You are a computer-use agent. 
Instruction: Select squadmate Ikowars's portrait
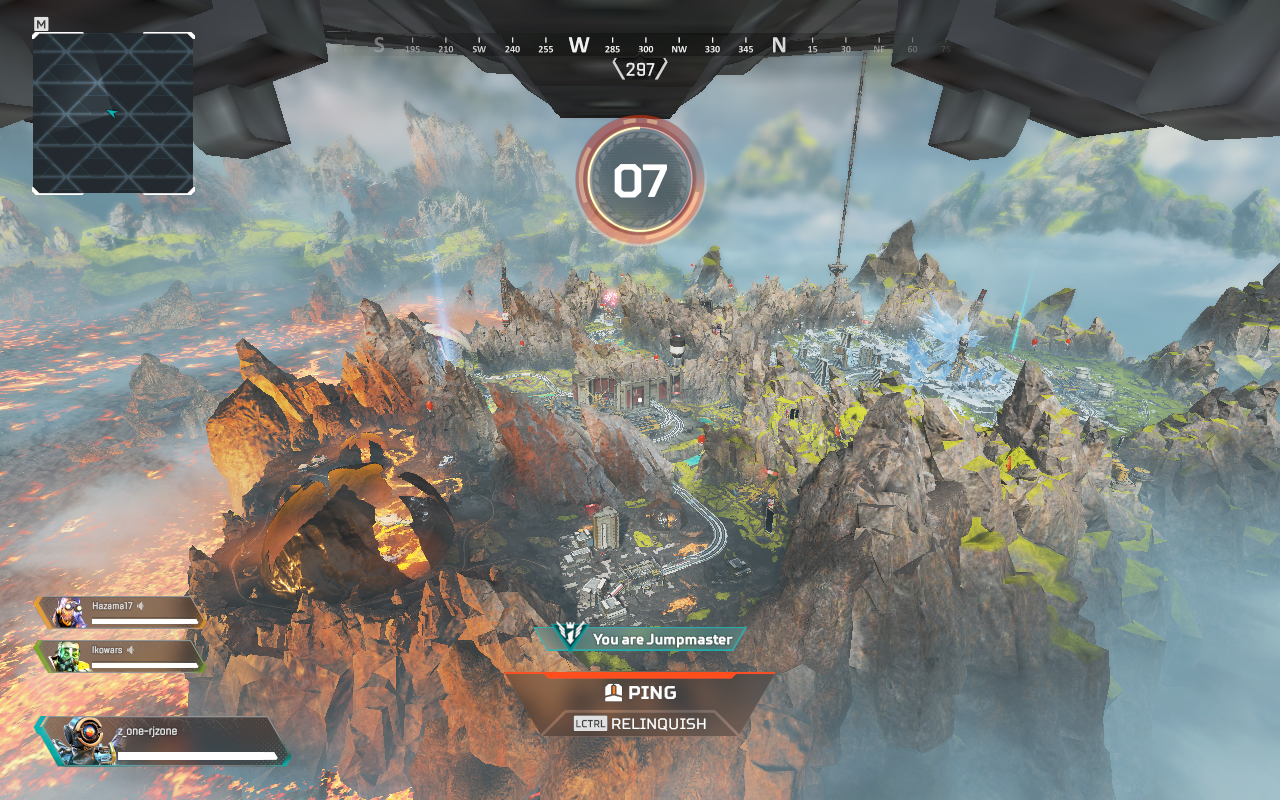[67, 656]
